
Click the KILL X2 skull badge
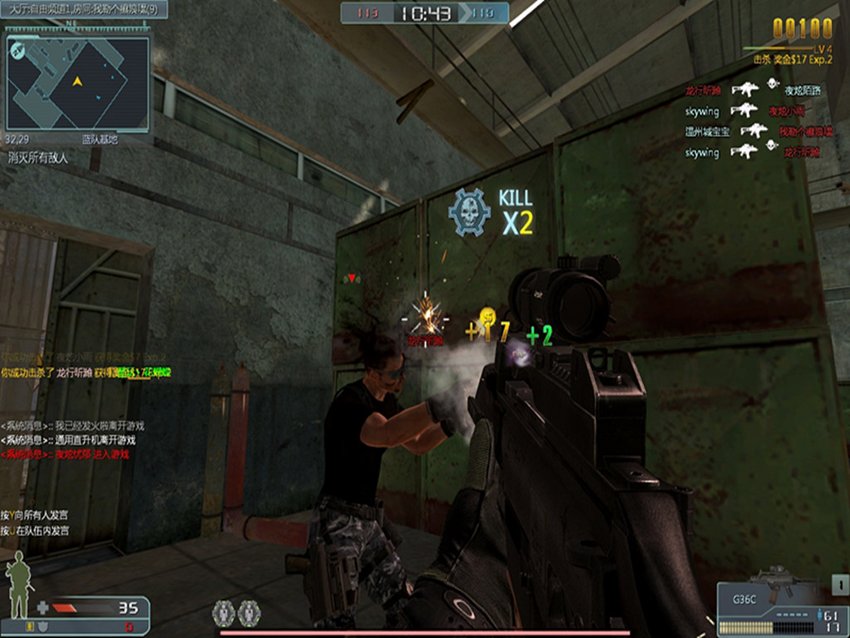point(467,211)
